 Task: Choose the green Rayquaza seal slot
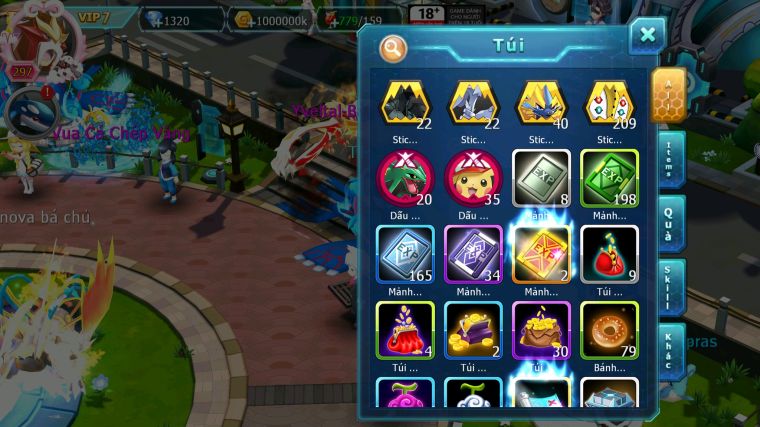(405, 179)
